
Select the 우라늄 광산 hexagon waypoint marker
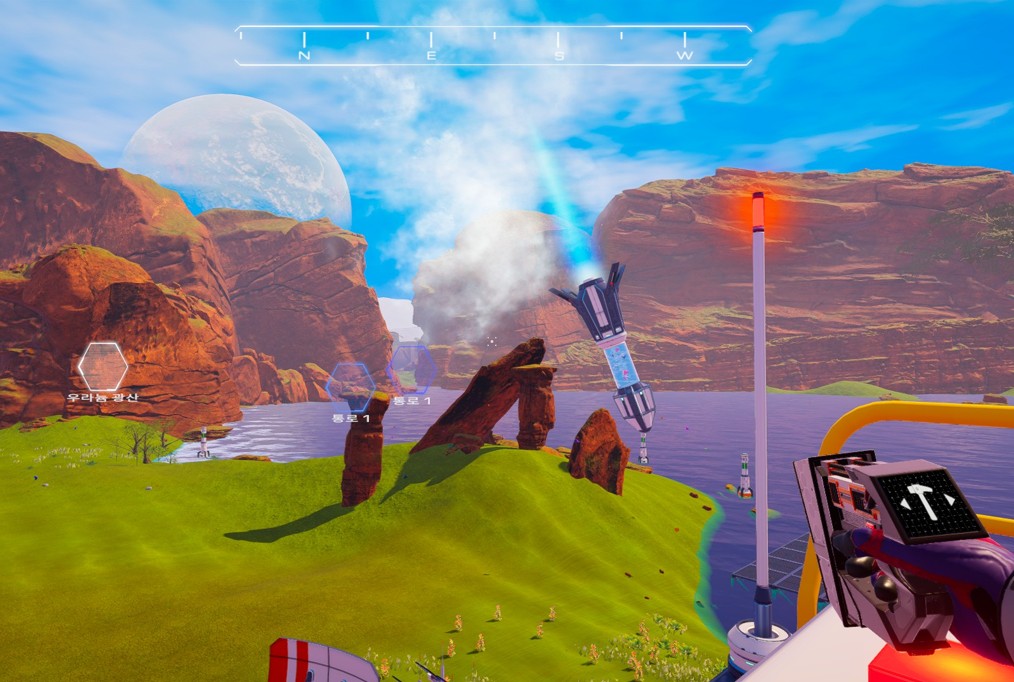click(102, 367)
